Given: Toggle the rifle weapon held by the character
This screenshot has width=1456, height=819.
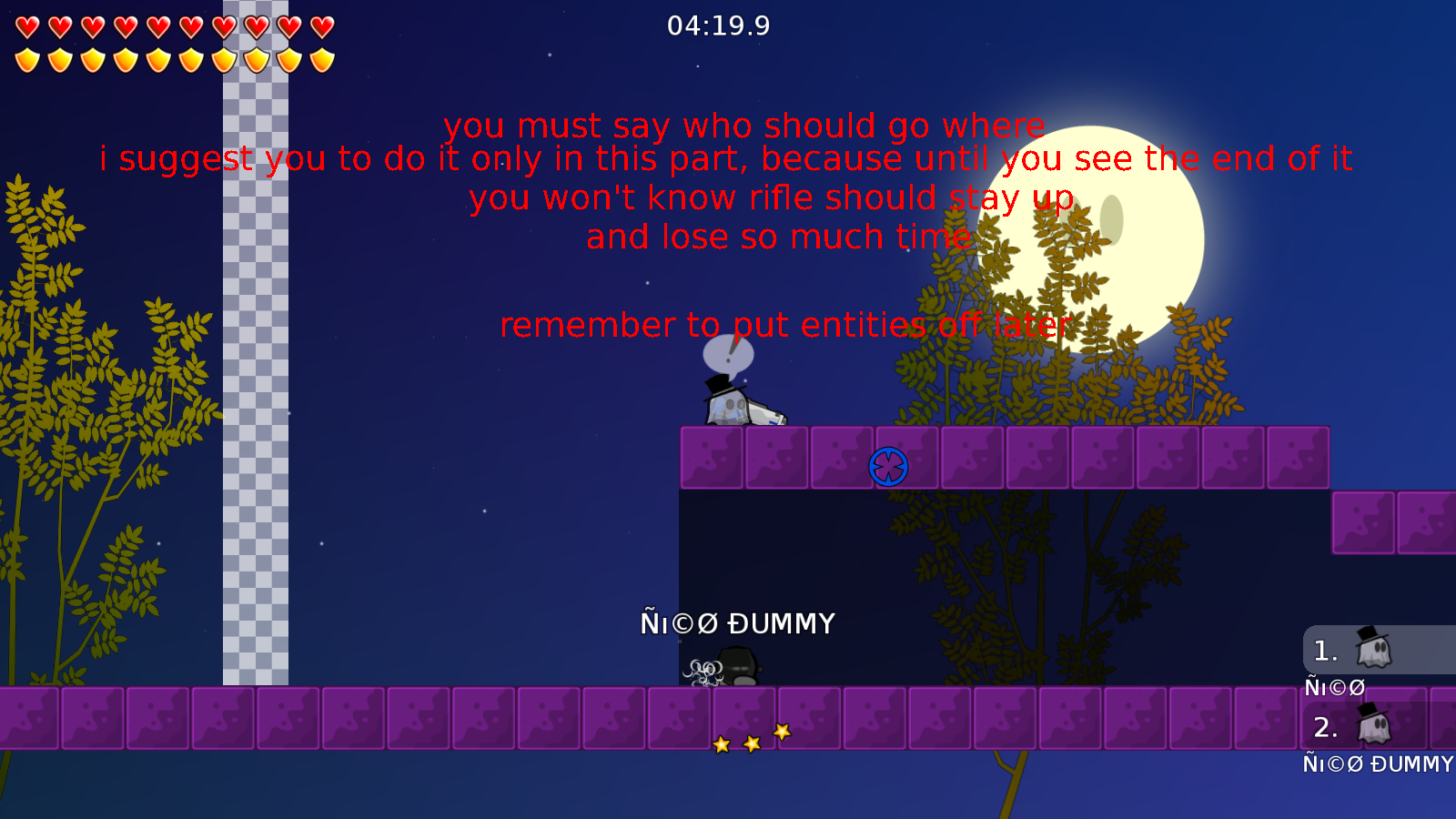Looking at the screenshot, I should click(764, 411).
